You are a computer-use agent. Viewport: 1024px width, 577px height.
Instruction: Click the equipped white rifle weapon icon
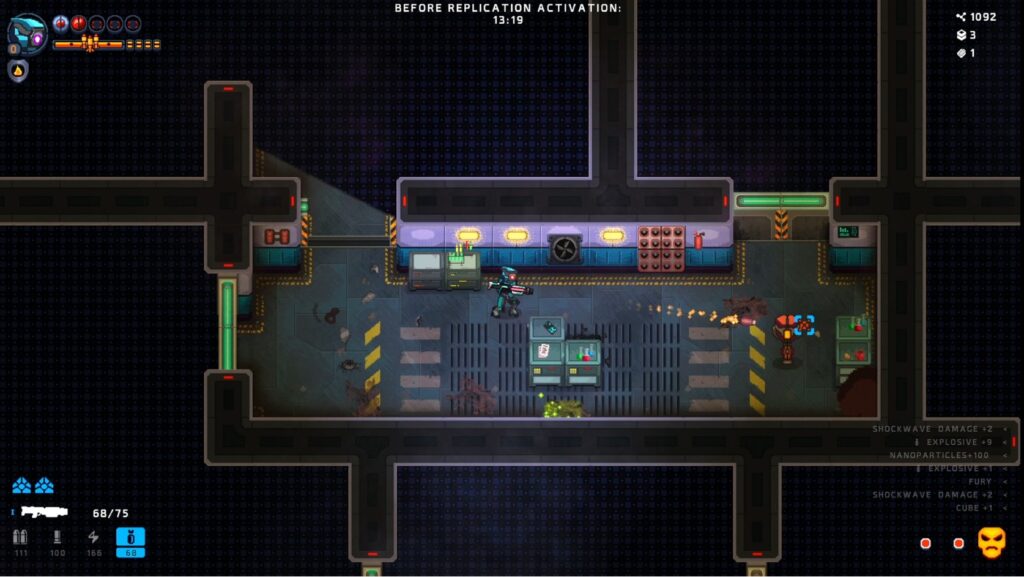point(44,512)
